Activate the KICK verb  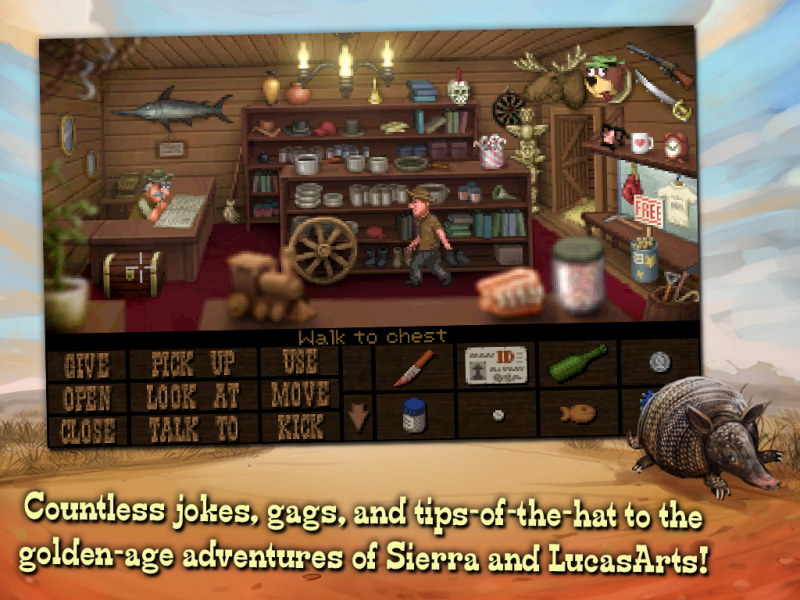coord(299,427)
